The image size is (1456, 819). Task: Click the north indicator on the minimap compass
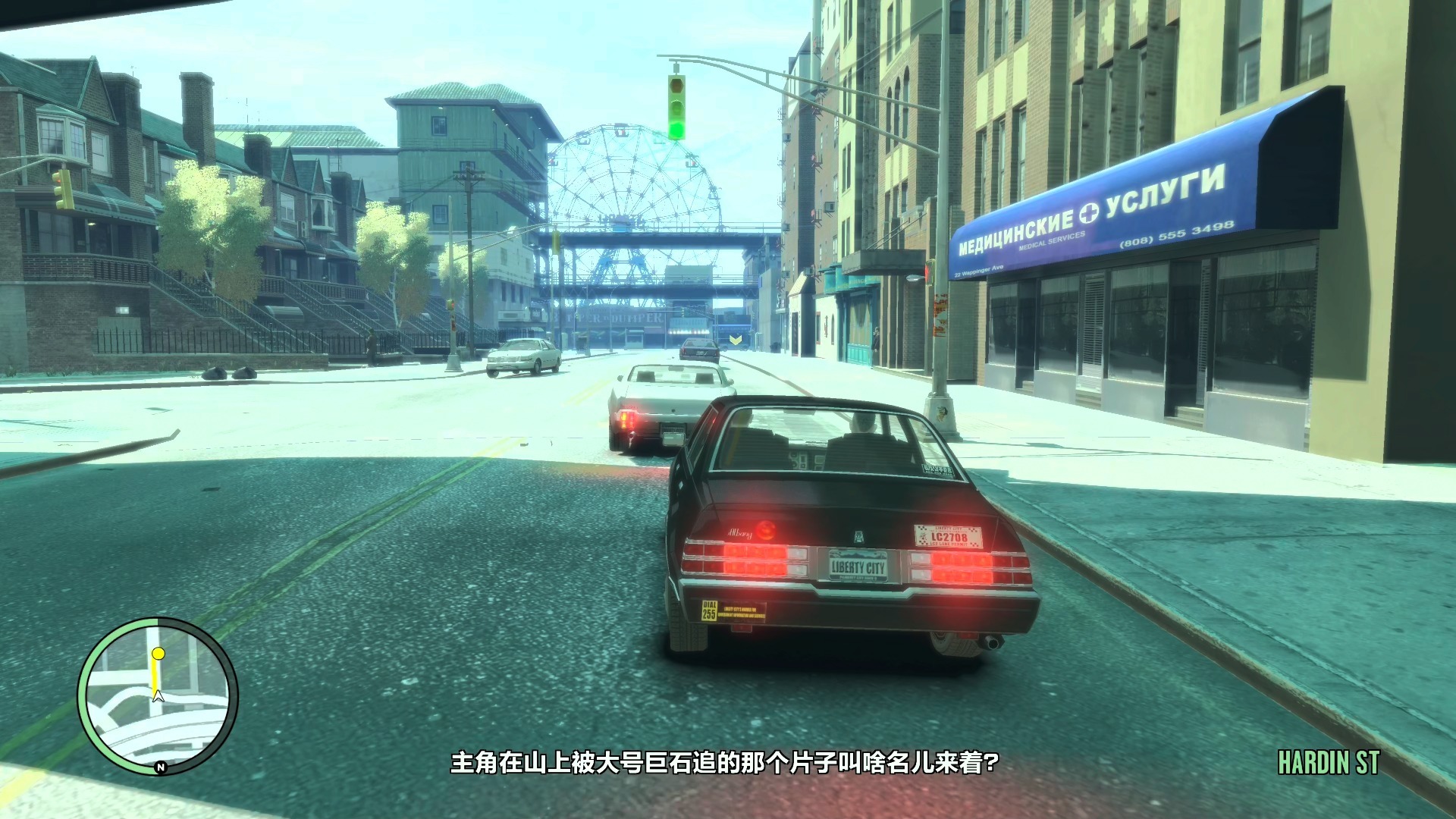click(x=161, y=767)
